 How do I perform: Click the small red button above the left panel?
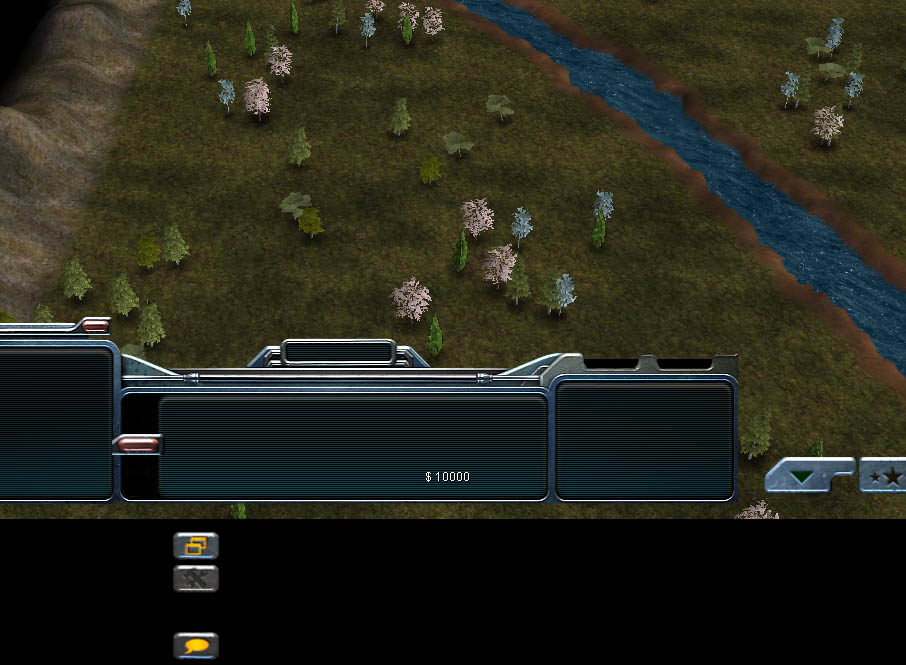pos(95,324)
